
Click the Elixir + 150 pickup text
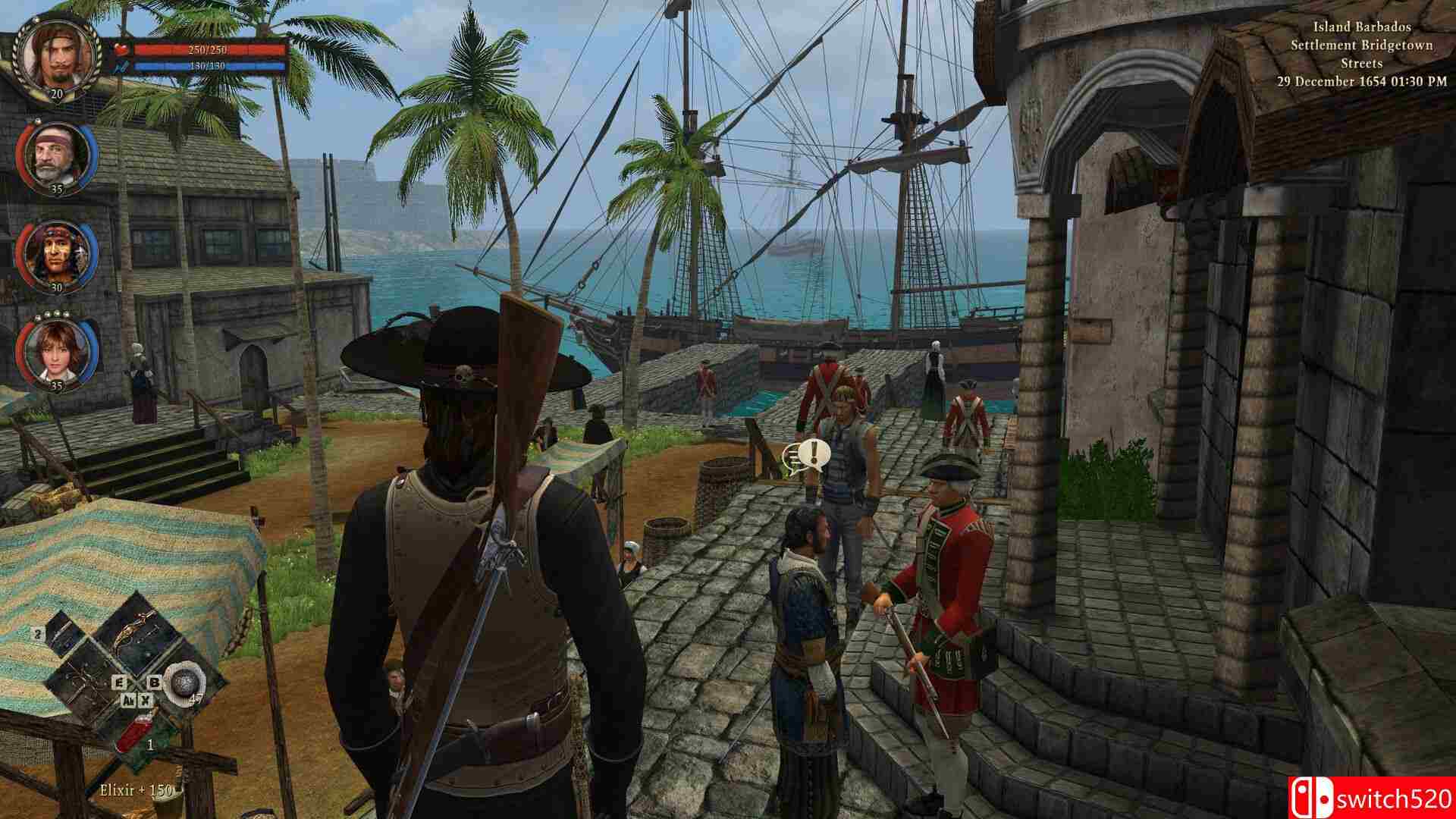[x=136, y=790]
